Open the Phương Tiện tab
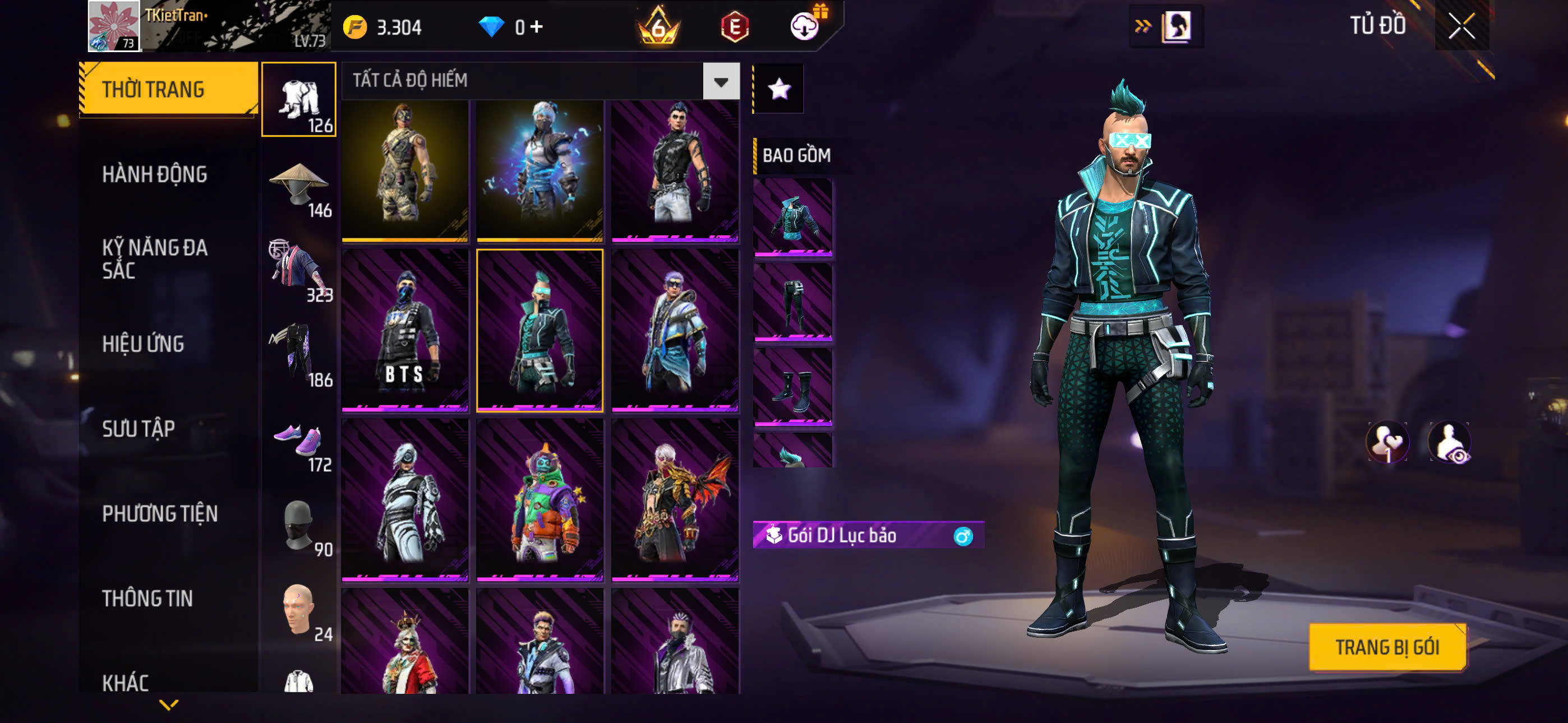Viewport: 1568px width, 723px height. pyautogui.click(x=159, y=513)
